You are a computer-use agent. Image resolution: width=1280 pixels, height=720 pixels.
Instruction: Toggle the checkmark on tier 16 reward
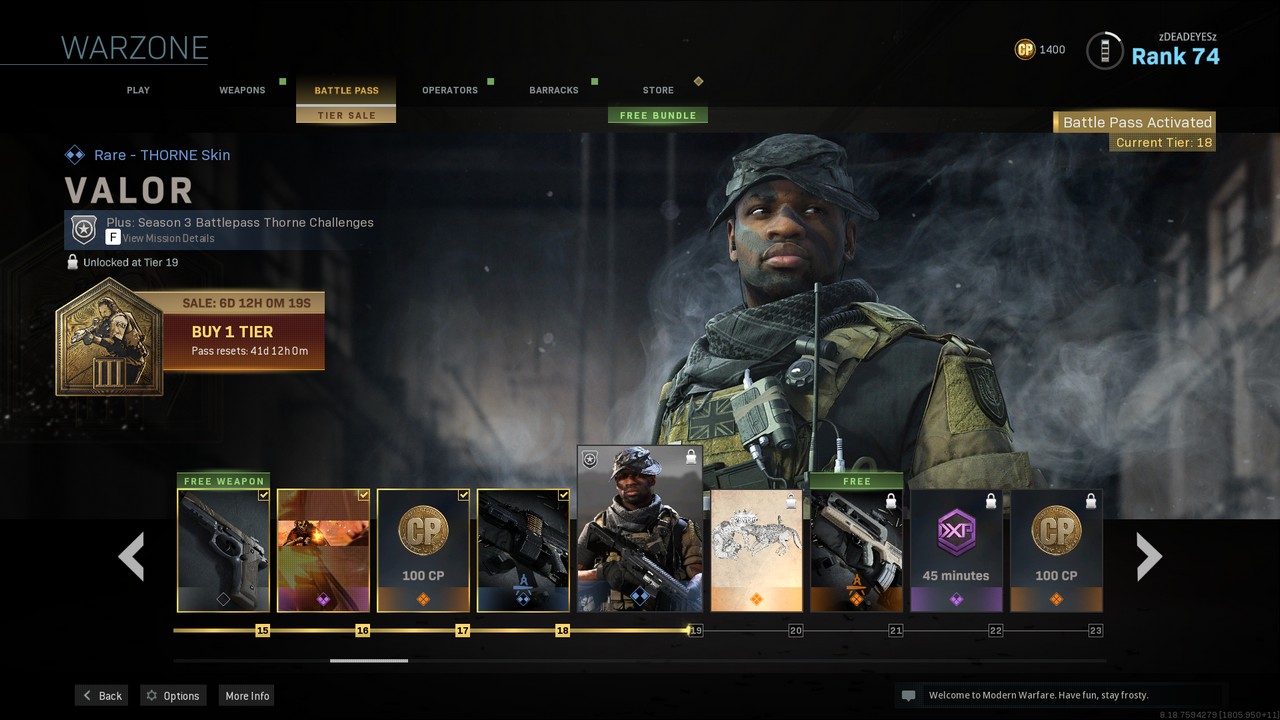coord(362,494)
